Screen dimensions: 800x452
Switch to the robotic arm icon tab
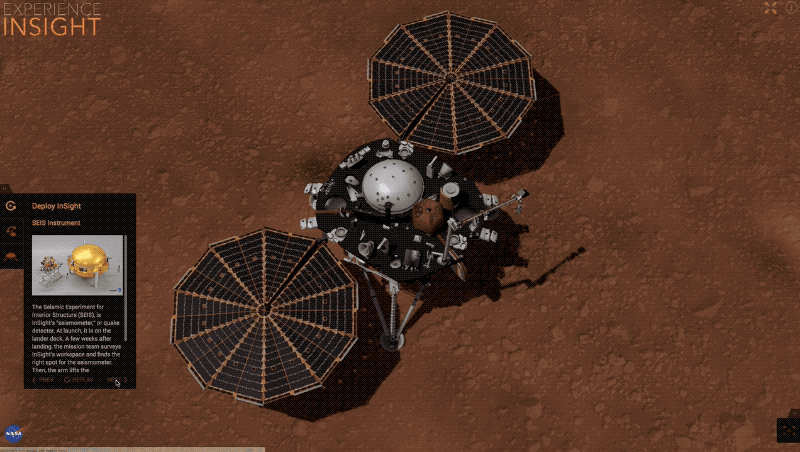tap(11, 231)
